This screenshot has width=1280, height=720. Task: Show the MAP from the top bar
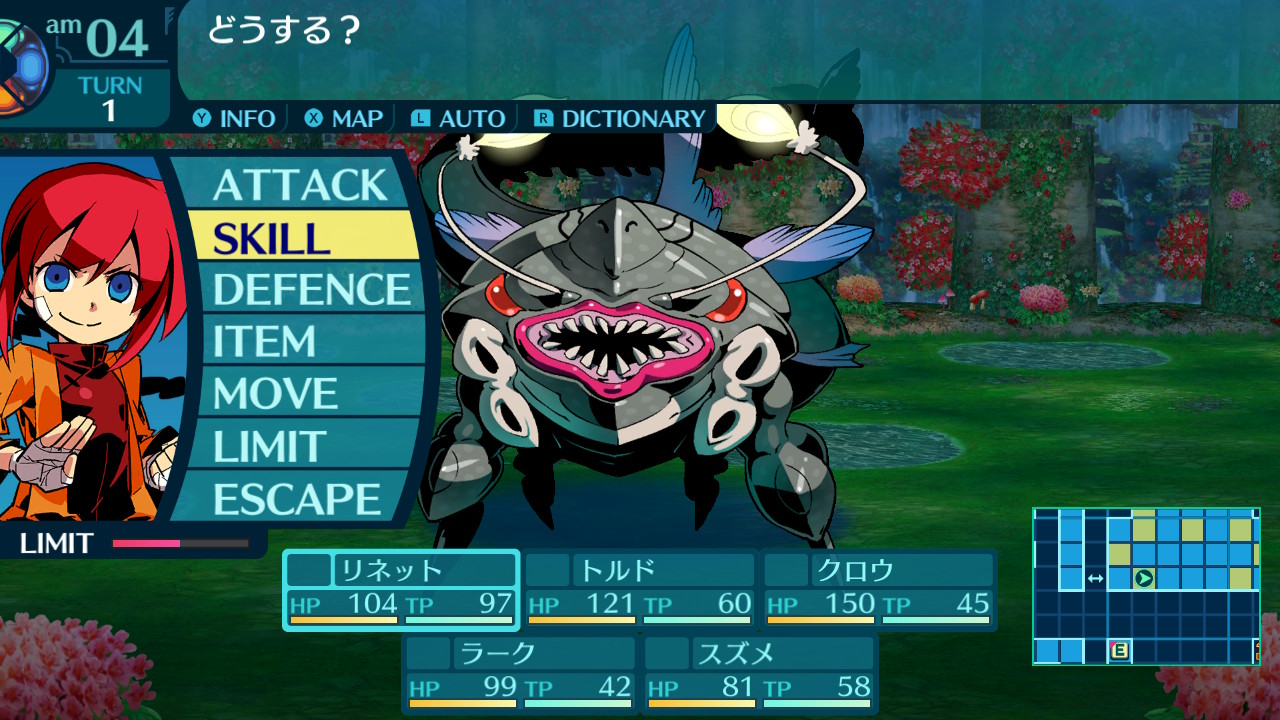click(345, 118)
